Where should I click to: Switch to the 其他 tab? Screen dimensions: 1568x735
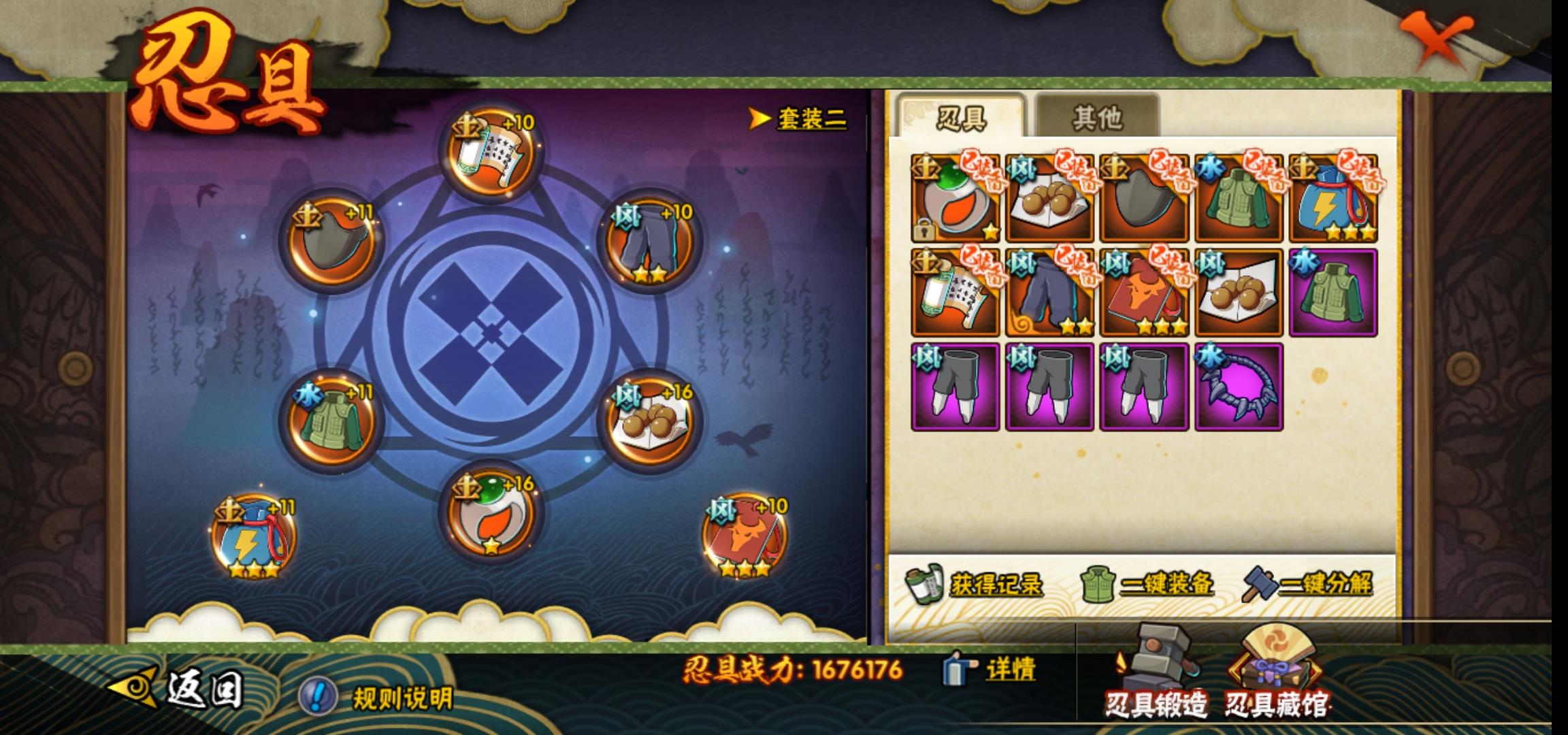pos(1096,118)
